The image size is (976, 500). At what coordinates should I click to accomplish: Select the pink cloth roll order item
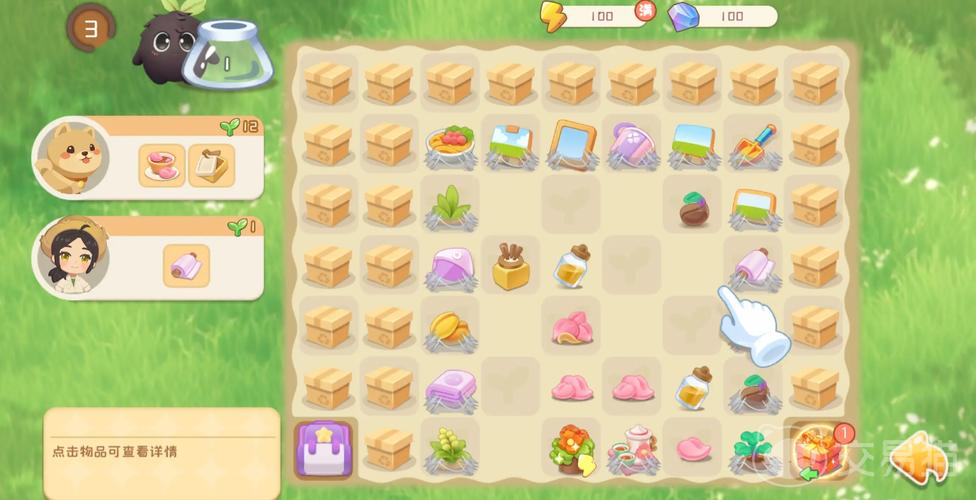186,266
